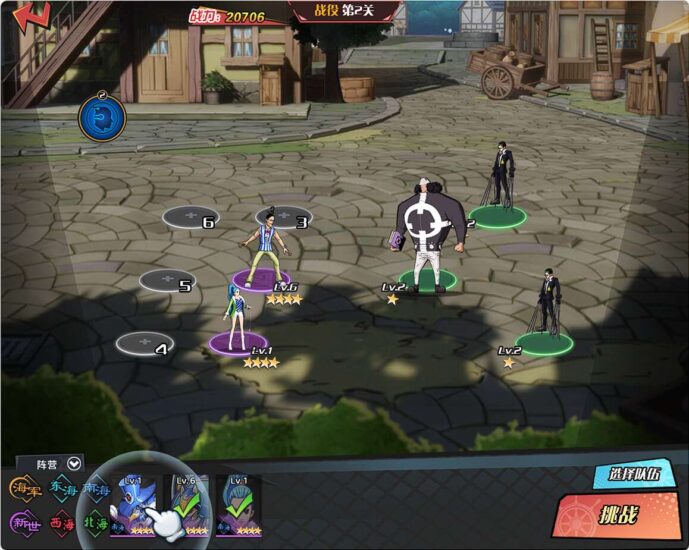The image size is (689, 550).
Task: Open the 选择队伍 team selection
Action: pos(626,476)
